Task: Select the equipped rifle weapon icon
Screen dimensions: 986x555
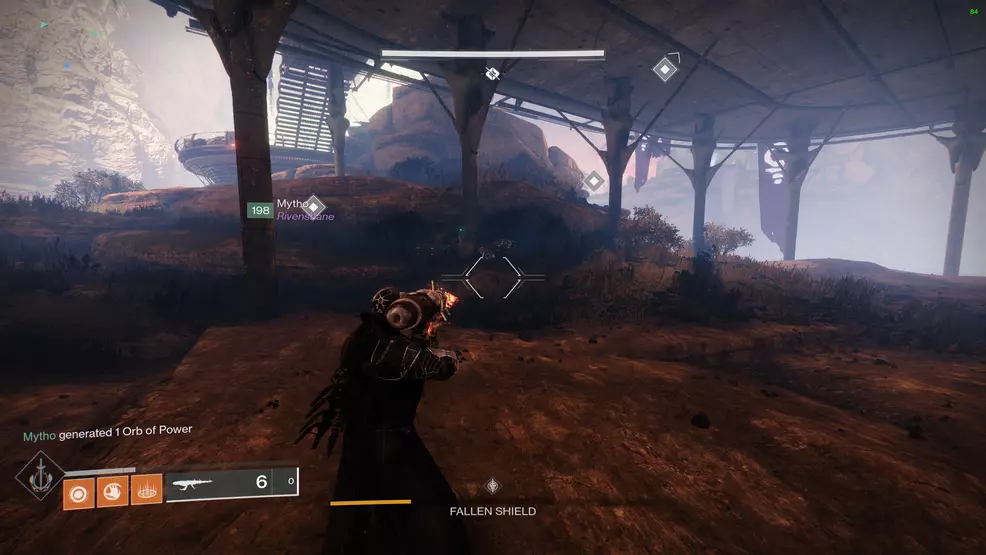Action: [191, 484]
